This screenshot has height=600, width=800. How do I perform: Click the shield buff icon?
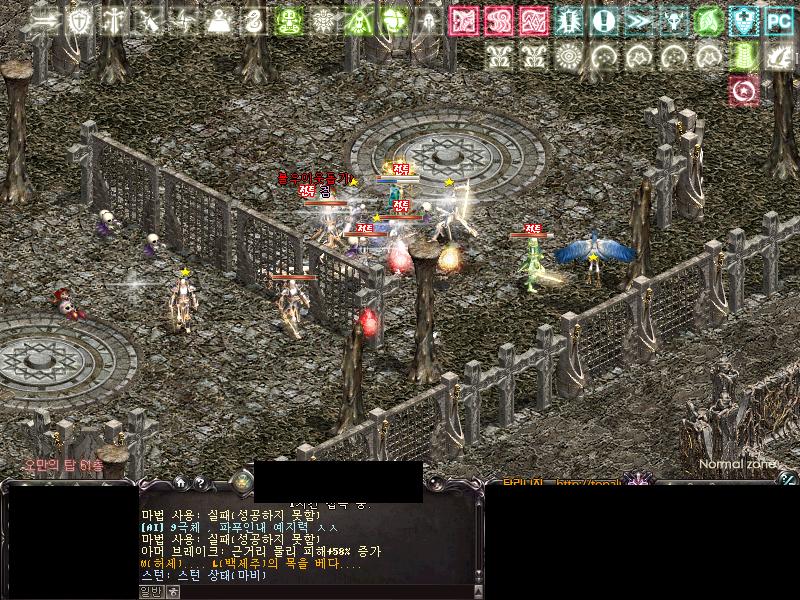click(78, 20)
